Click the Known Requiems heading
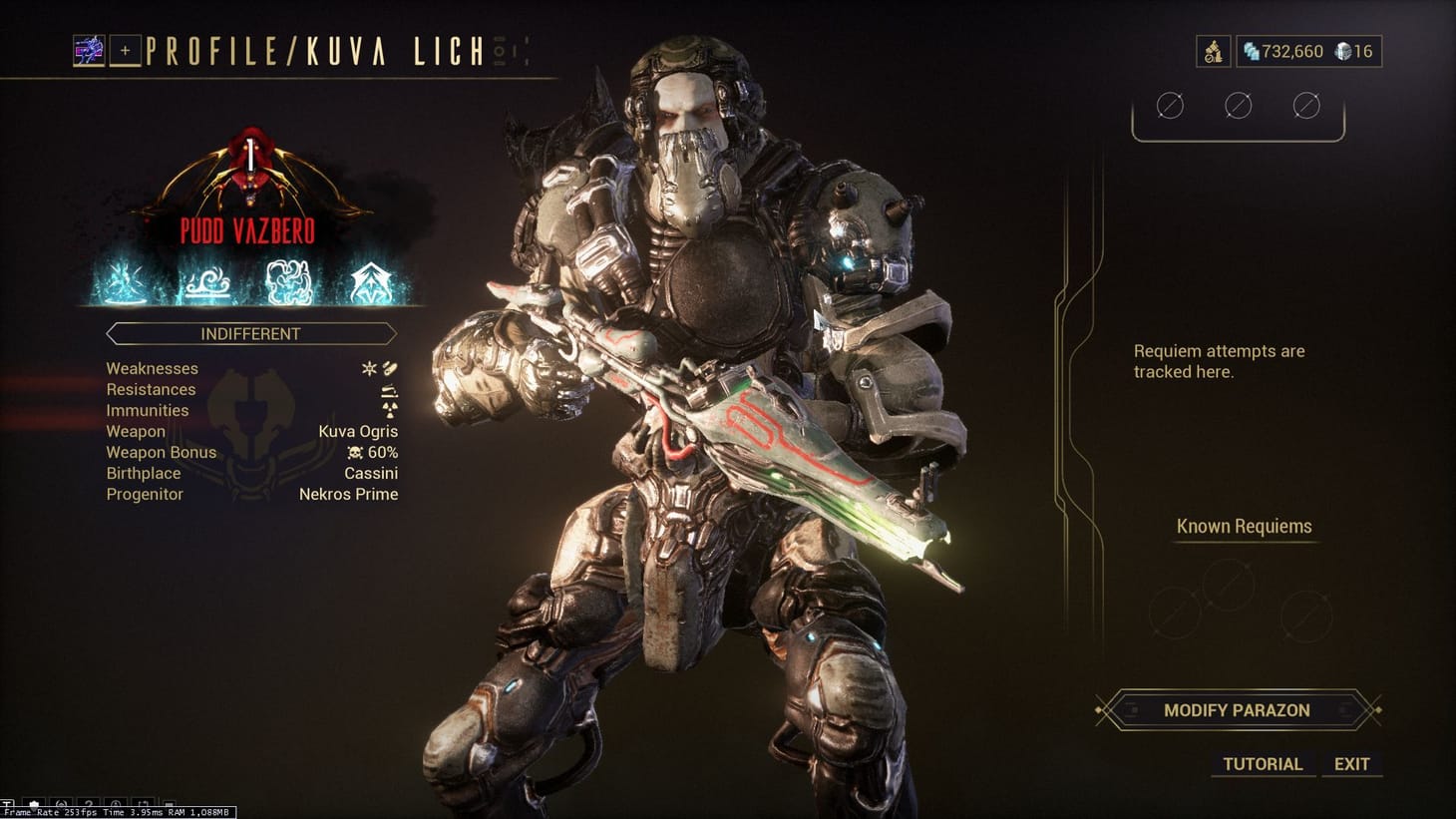1456x819 pixels. (1244, 526)
